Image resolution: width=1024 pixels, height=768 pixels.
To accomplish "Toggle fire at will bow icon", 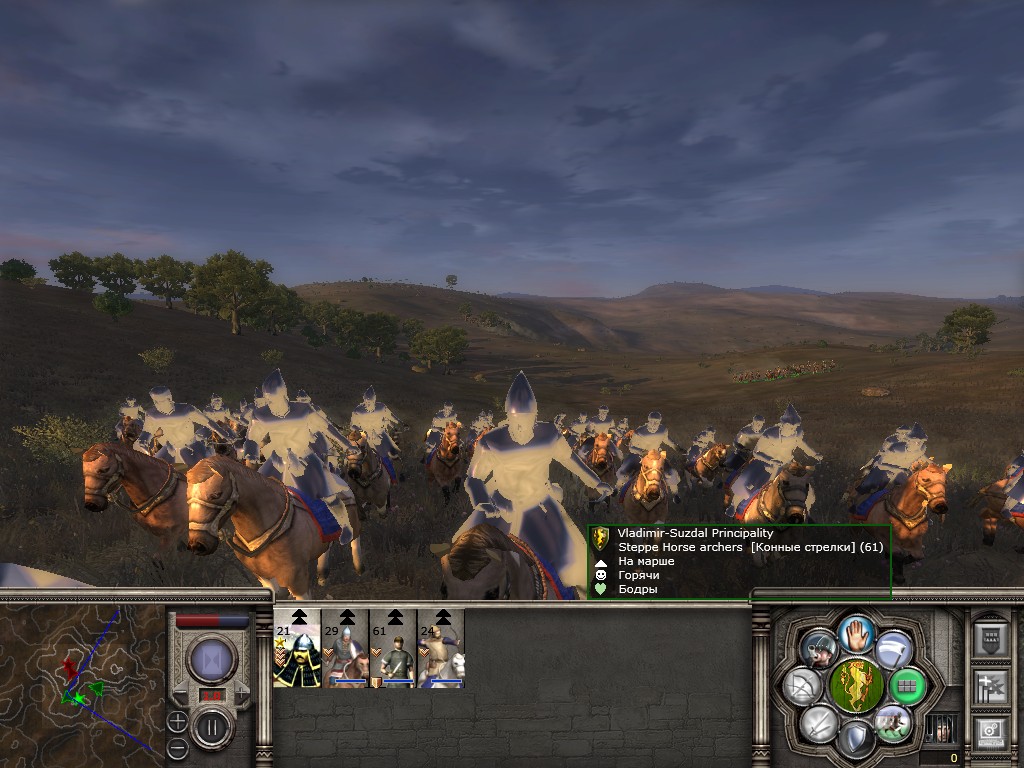I will click(x=804, y=686).
